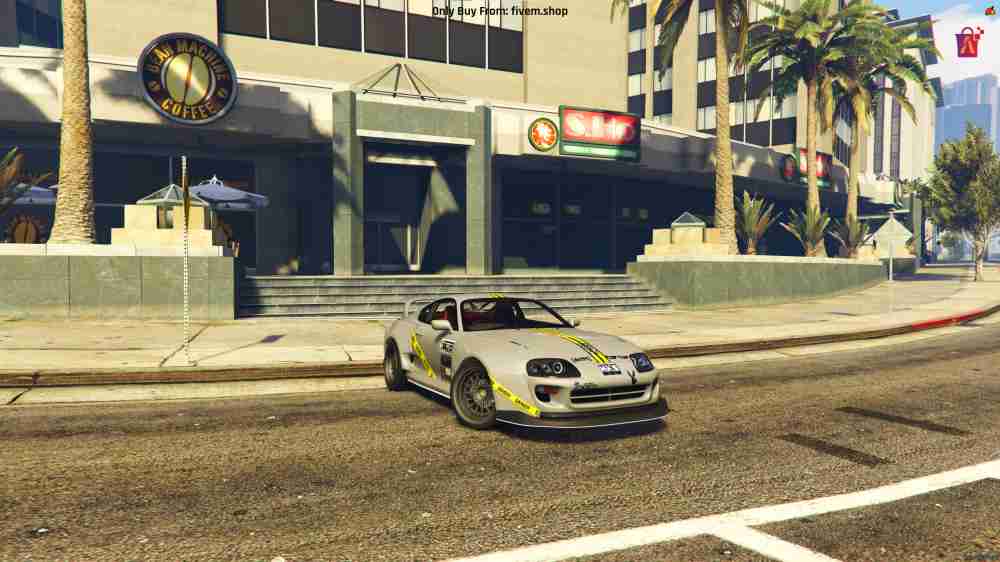The image size is (1000, 562).
Task: Click the red shopping bag logo
Action: tap(968, 41)
